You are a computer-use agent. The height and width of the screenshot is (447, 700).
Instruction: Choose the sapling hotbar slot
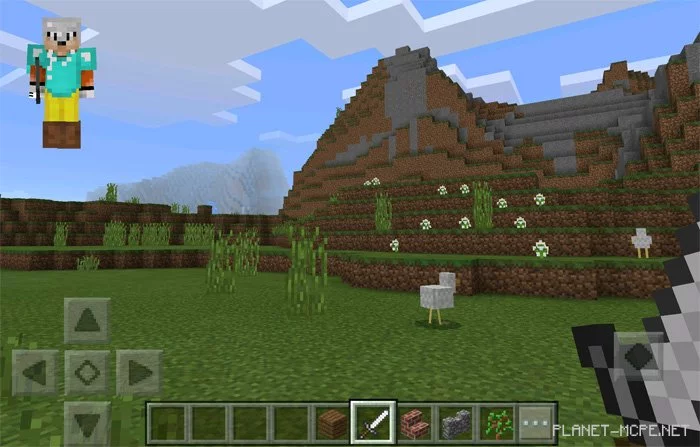[x=496, y=421]
